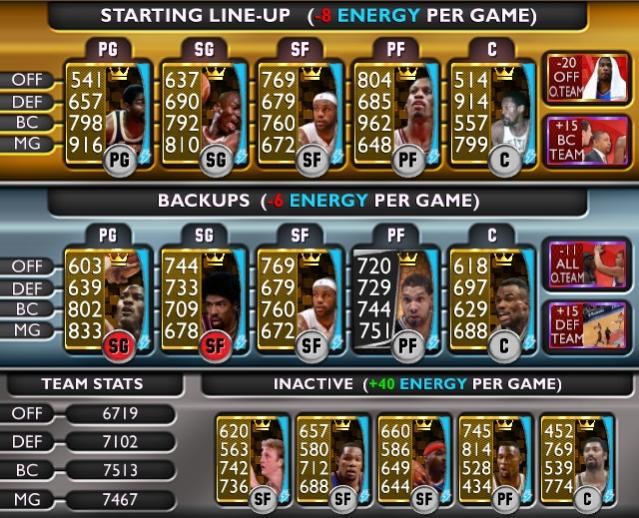Pick the backup small forward card
Viewport: 639px width, 518px height.
point(301,302)
